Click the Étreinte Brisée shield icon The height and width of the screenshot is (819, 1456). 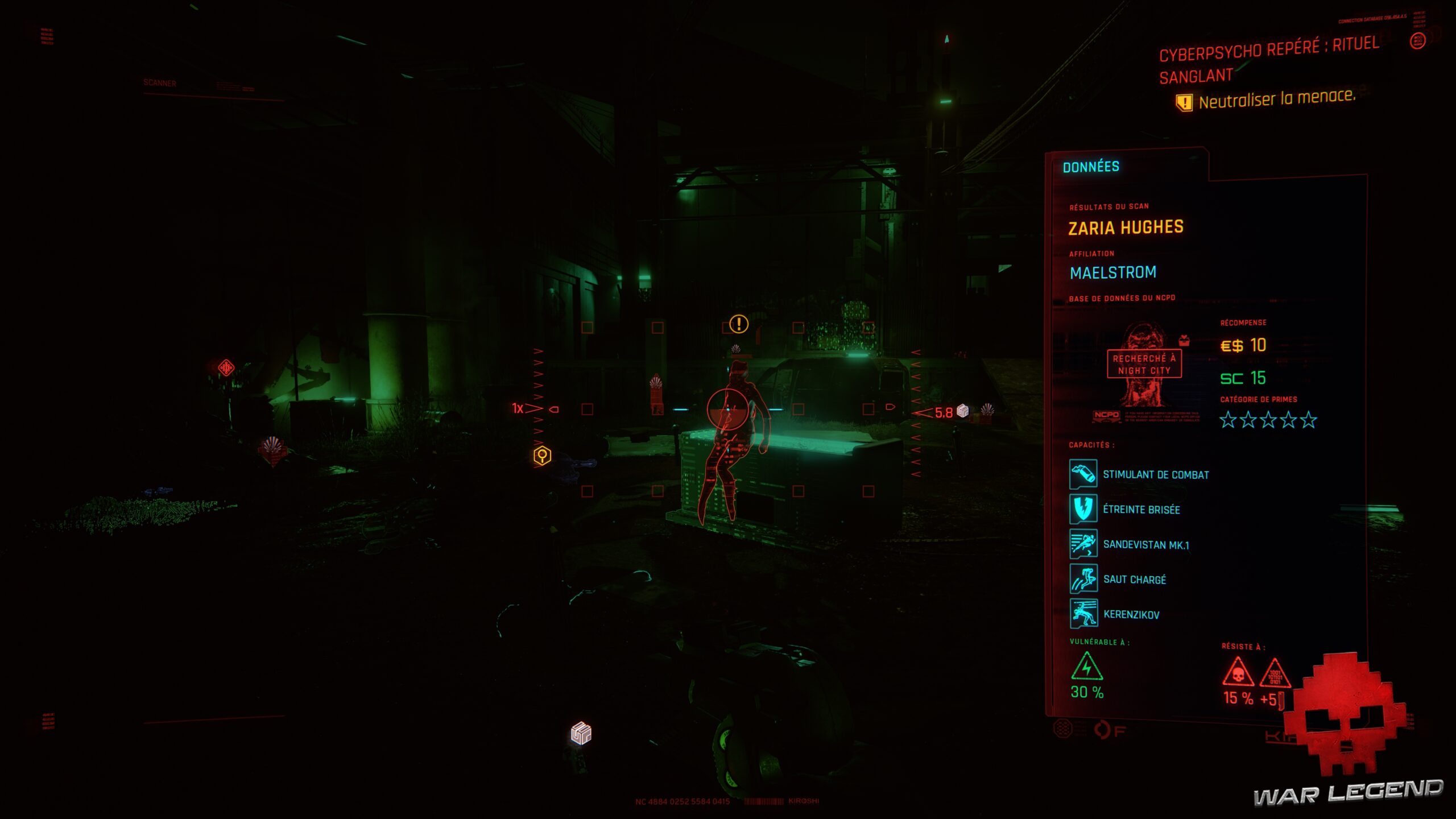pyautogui.click(x=1083, y=508)
